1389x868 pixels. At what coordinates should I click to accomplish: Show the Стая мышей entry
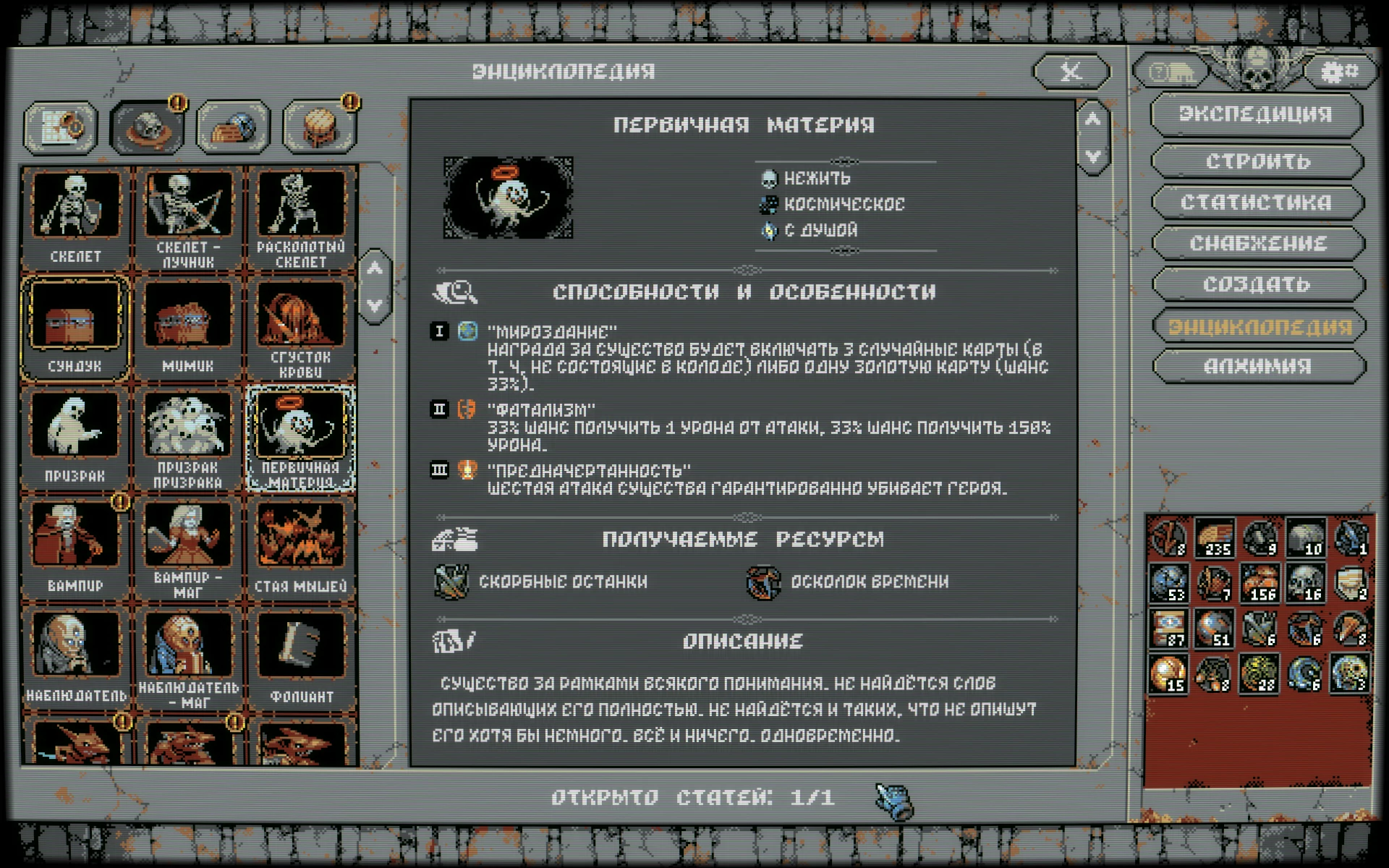(300, 547)
